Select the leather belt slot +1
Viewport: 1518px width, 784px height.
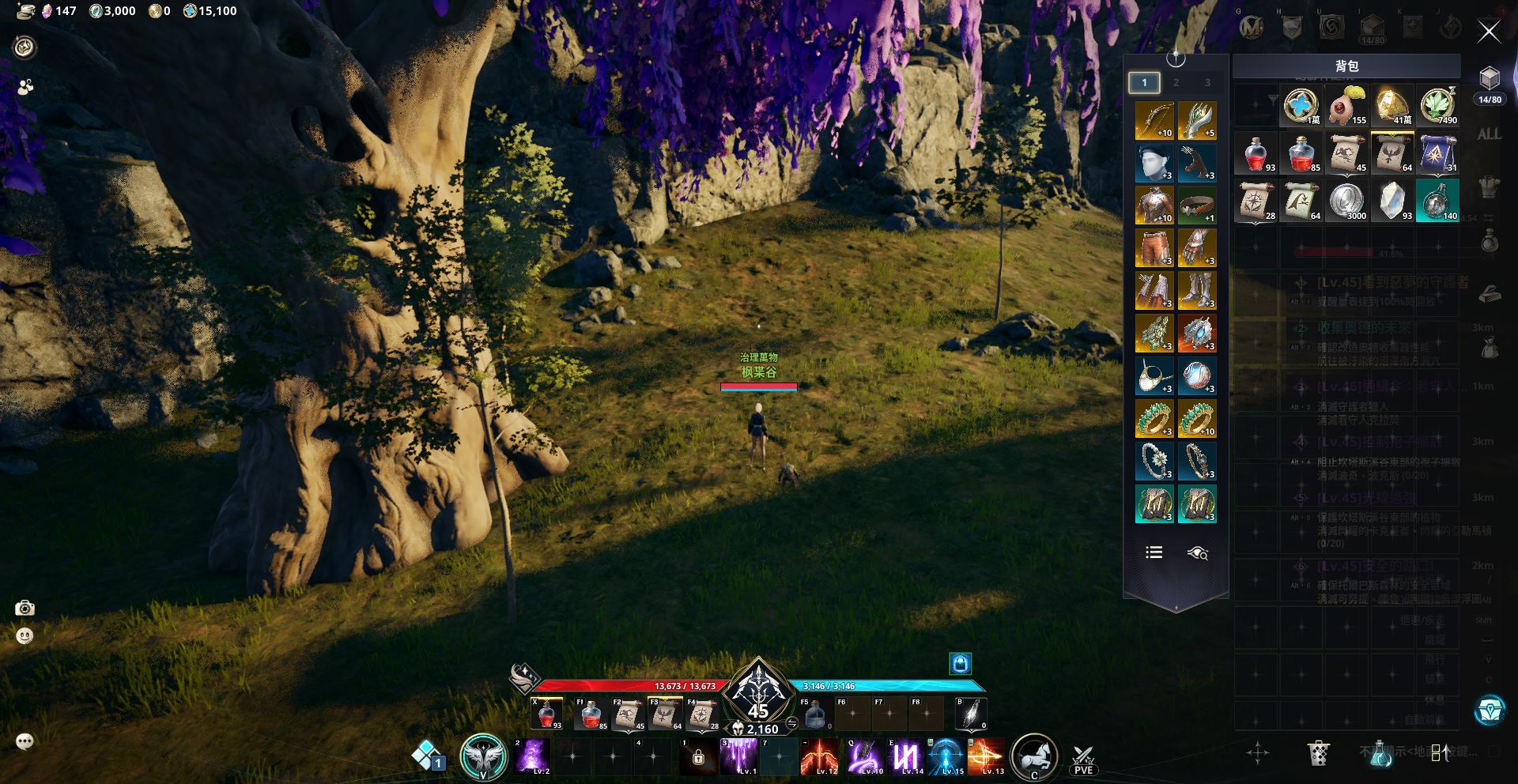1196,205
